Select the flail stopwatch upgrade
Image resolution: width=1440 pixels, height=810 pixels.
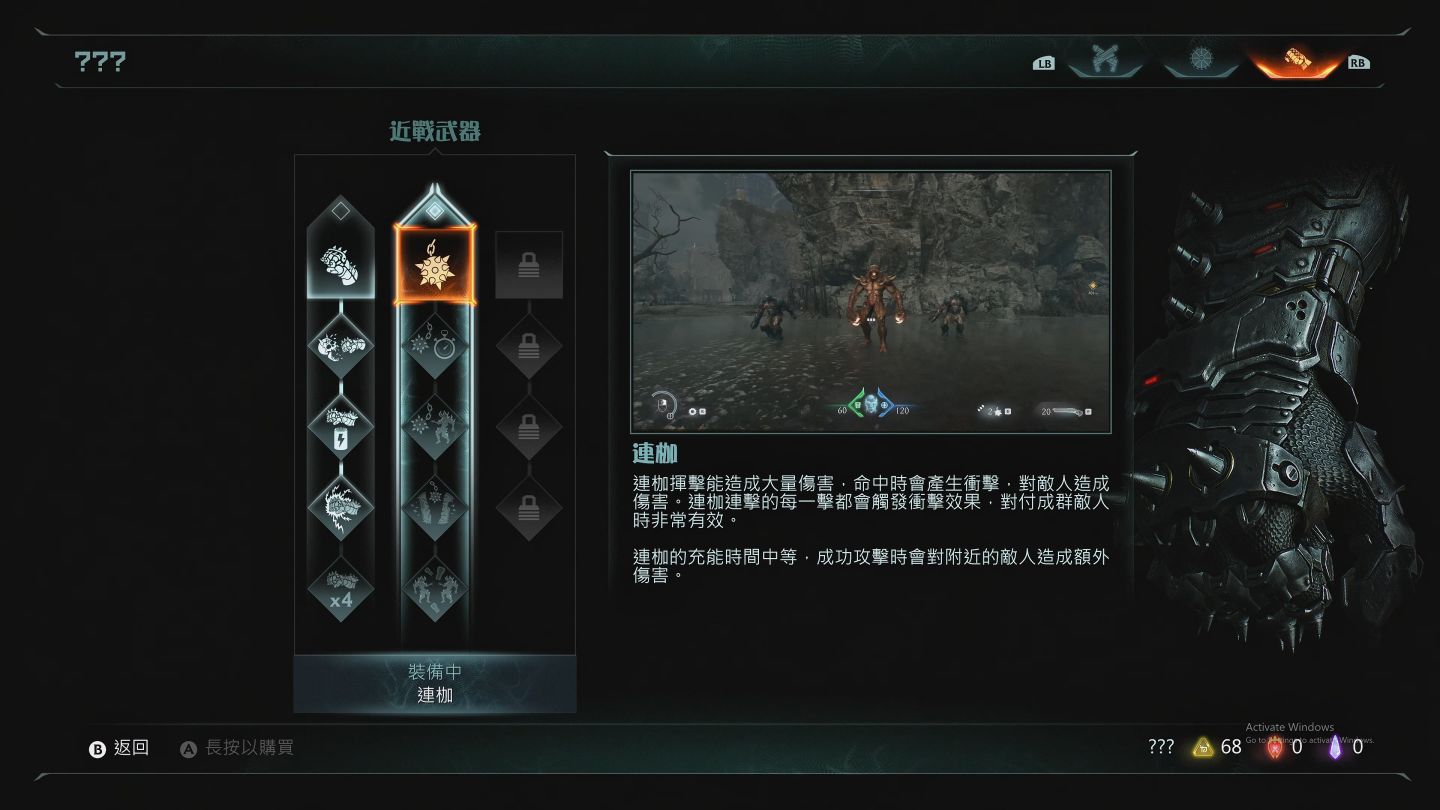[434, 346]
